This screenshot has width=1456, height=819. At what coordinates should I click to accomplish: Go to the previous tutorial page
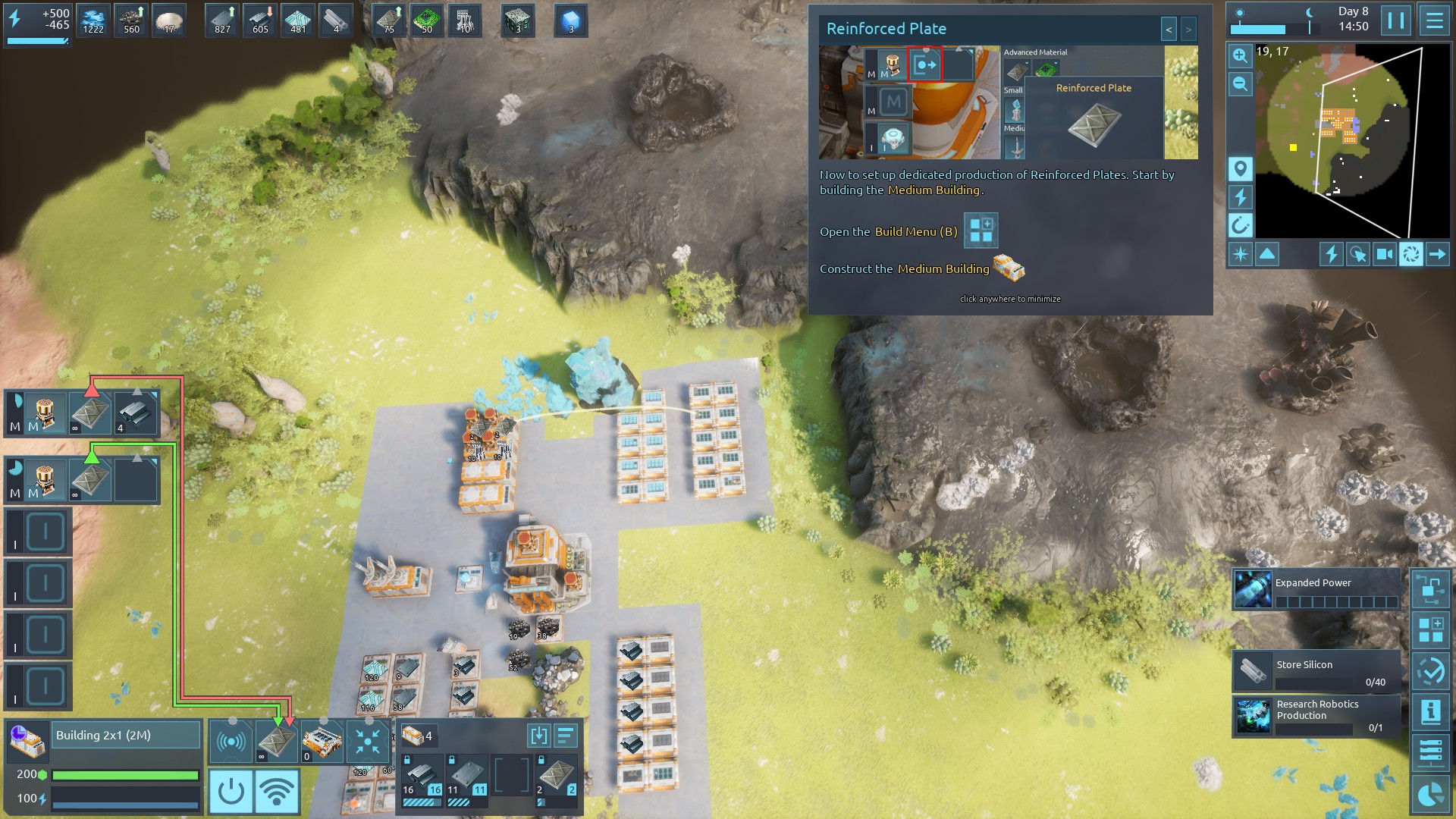click(x=1169, y=30)
